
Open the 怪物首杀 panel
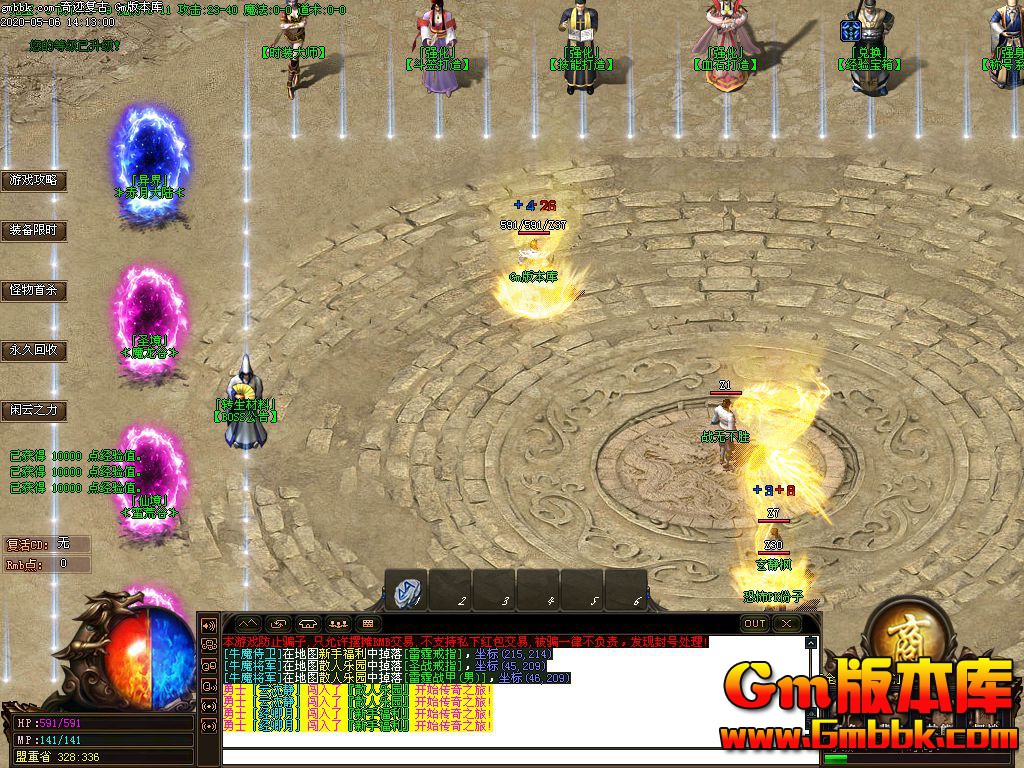34,291
